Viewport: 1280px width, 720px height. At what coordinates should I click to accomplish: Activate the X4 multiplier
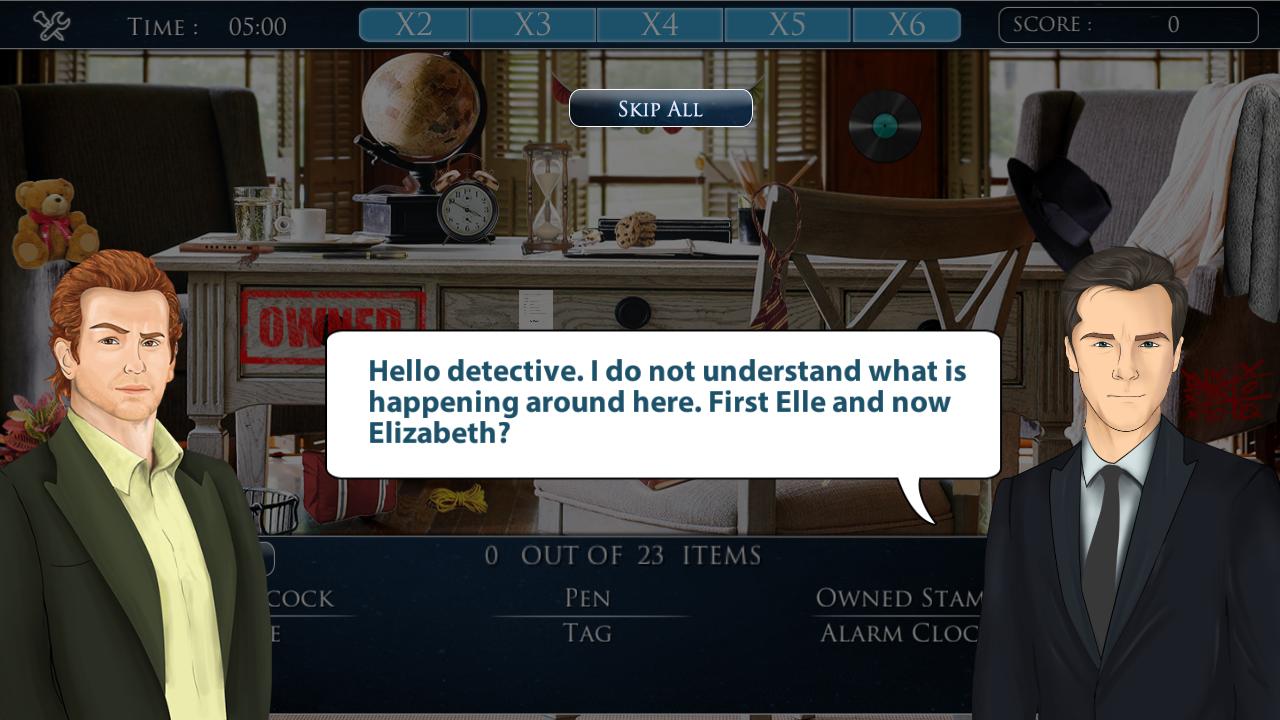[x=659, y=26]
